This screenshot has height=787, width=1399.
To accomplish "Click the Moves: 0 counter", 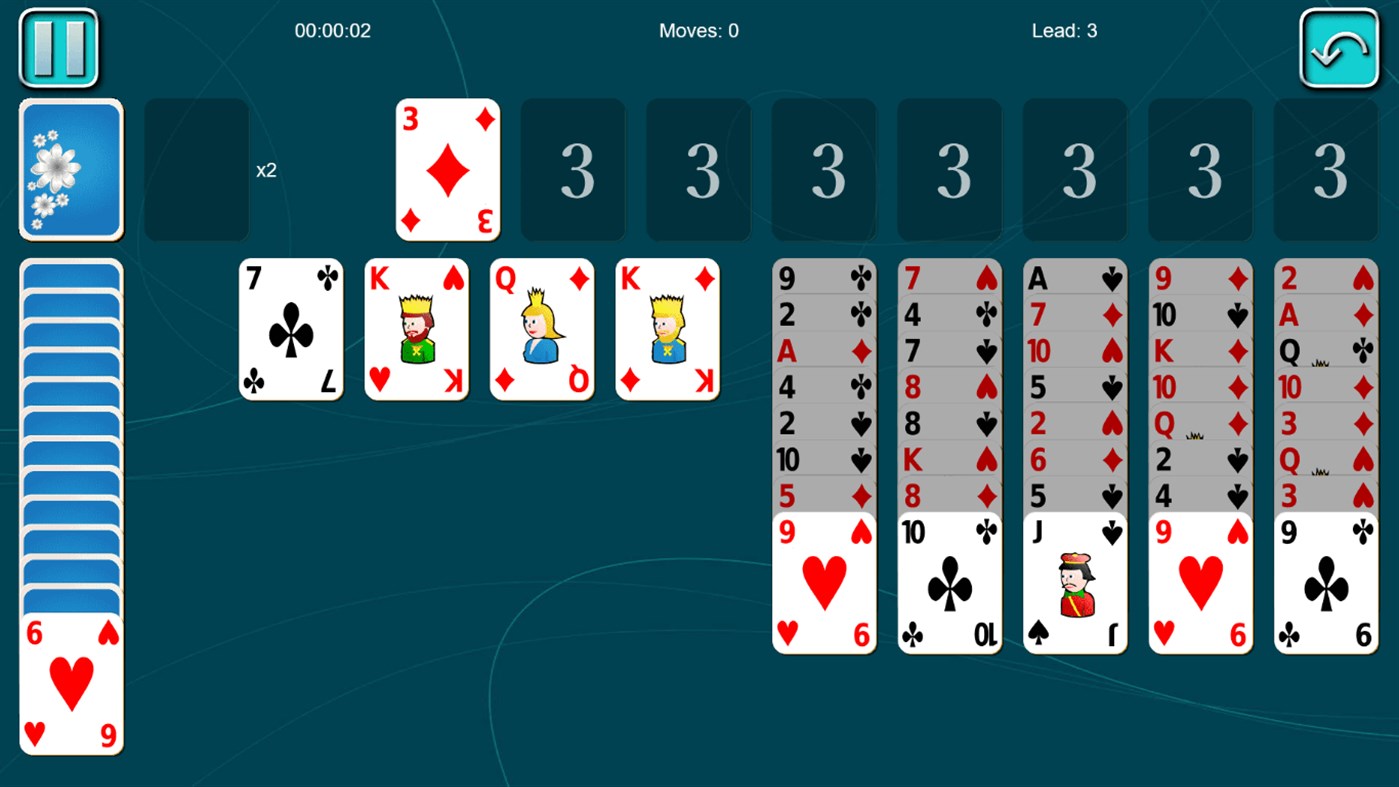I will (x=698, y=30).
